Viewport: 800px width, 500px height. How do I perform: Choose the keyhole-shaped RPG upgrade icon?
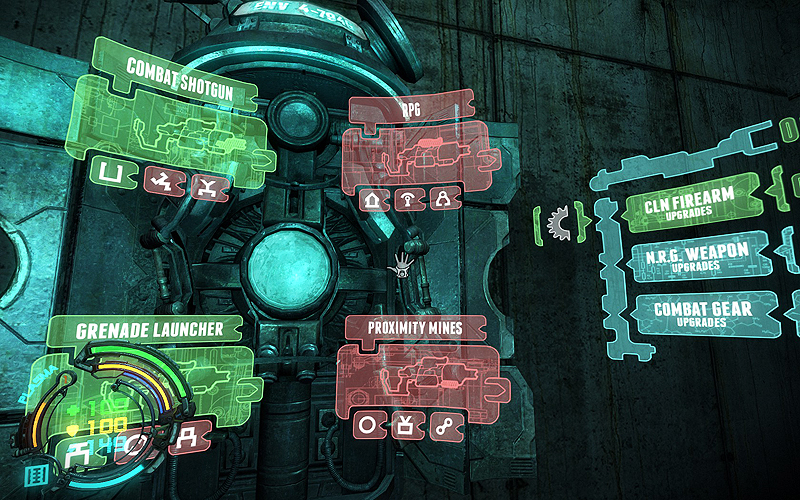point(441,199)
